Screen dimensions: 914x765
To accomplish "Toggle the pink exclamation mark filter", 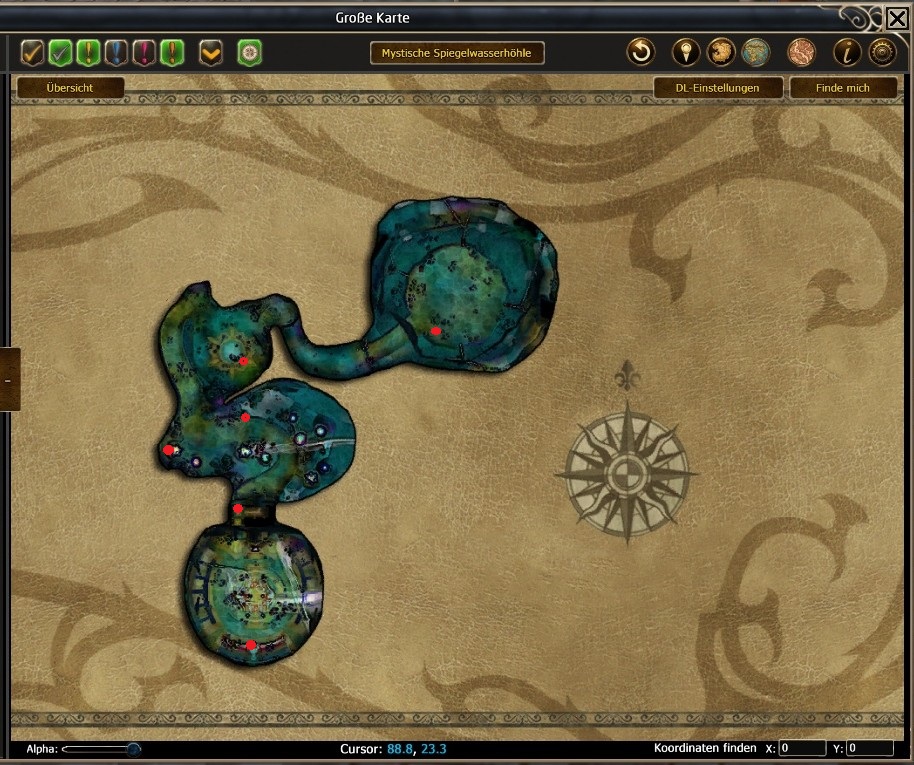I will [x=145, y=52].
